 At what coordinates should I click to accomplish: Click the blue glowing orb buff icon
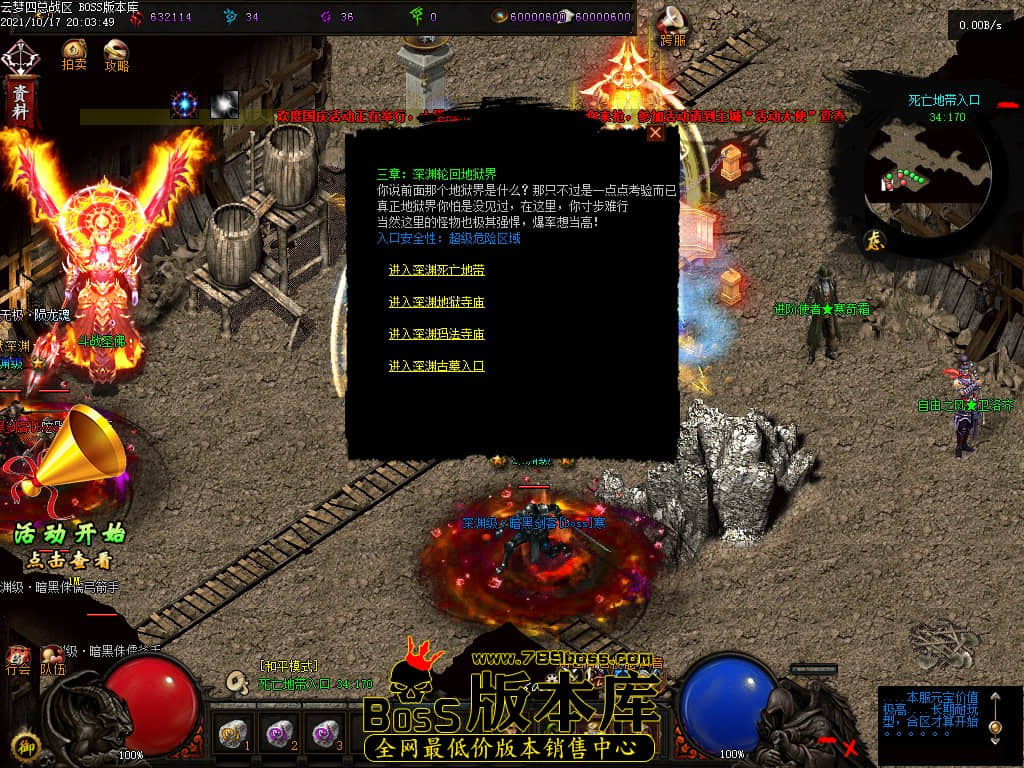coord(185,104)
